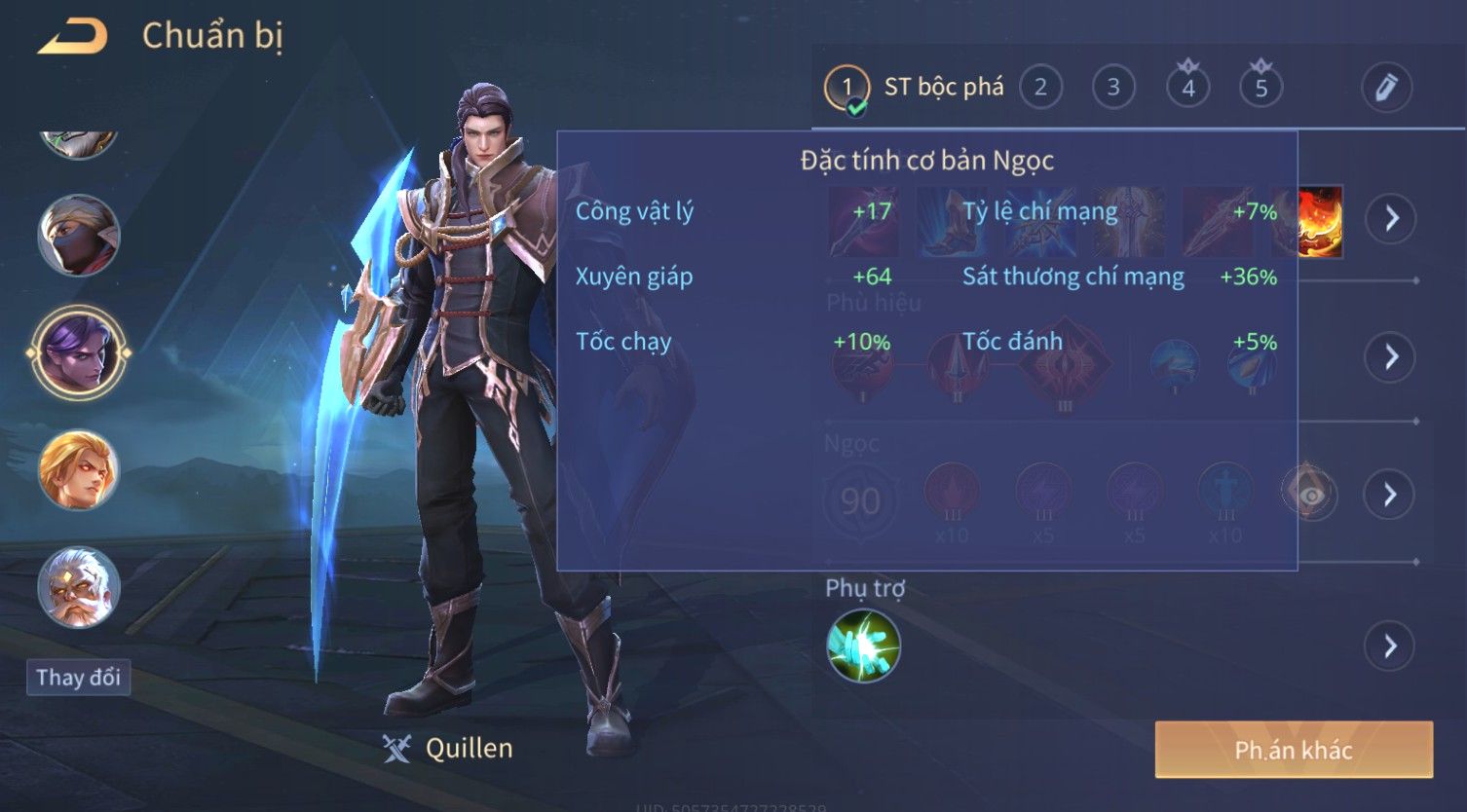This screenshot has width=1467, height=812.
Task: Click the Thay đổi hero button
Action: [x=78, y=678]
